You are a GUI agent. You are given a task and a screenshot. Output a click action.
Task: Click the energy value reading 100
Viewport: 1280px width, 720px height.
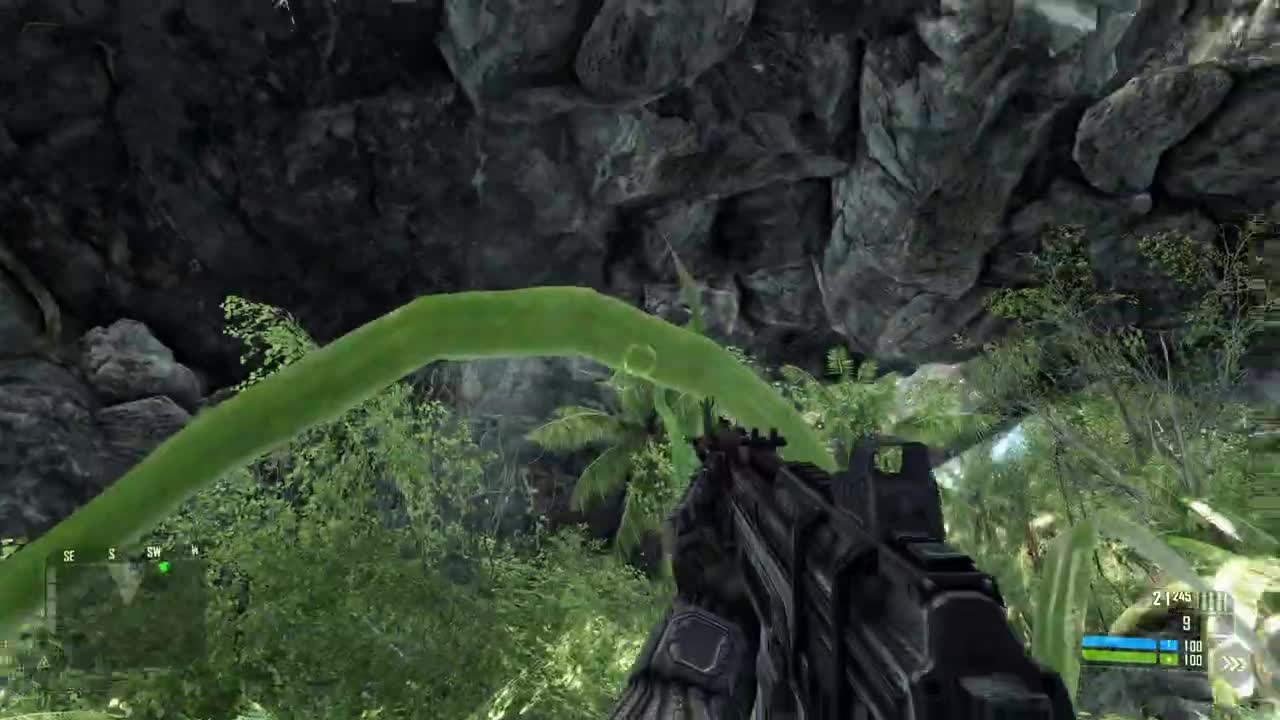tap(1192, 646)
